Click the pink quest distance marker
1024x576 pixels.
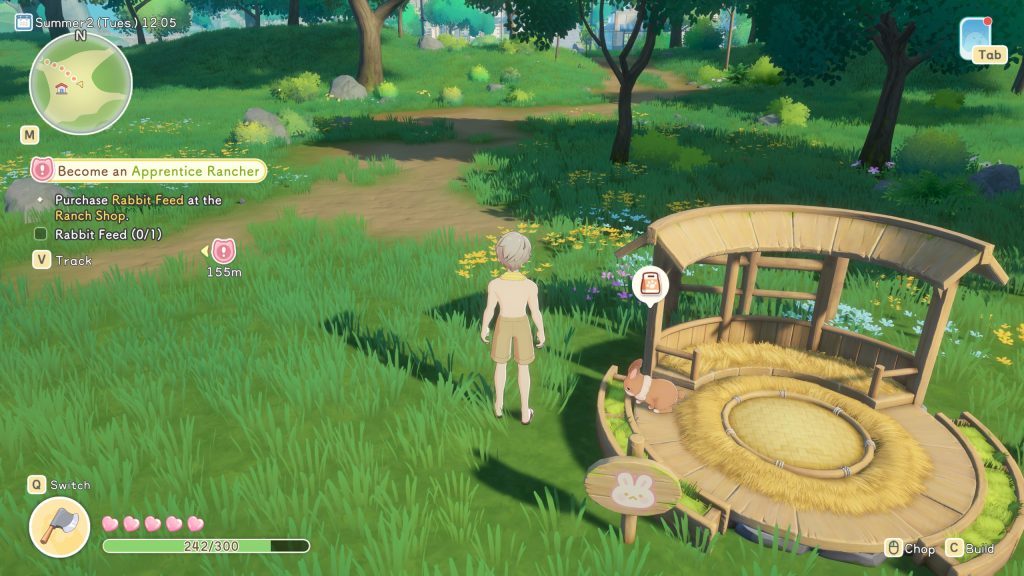pyautogui.click(x=223, y=251)
